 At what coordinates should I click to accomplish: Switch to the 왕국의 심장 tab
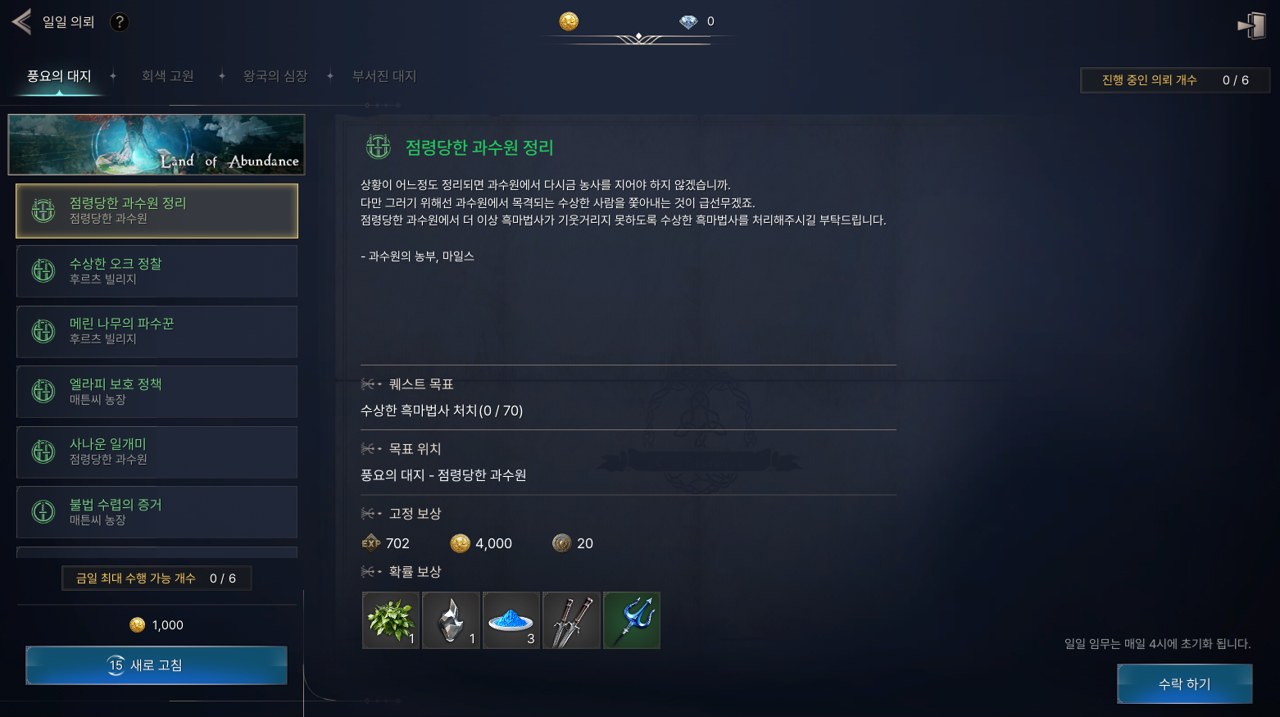coord(275,76)
